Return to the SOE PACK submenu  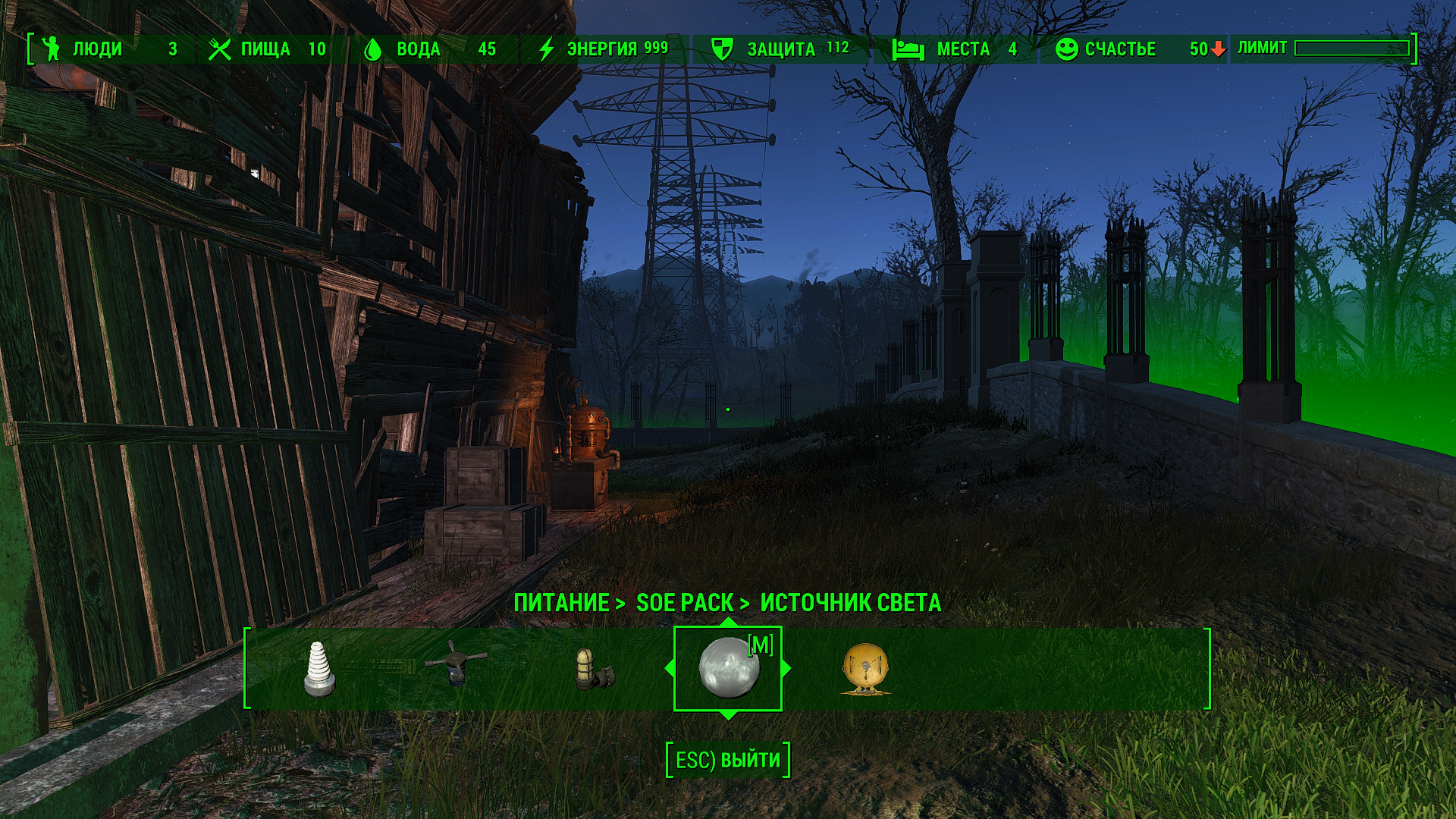(x=685, y=603)
